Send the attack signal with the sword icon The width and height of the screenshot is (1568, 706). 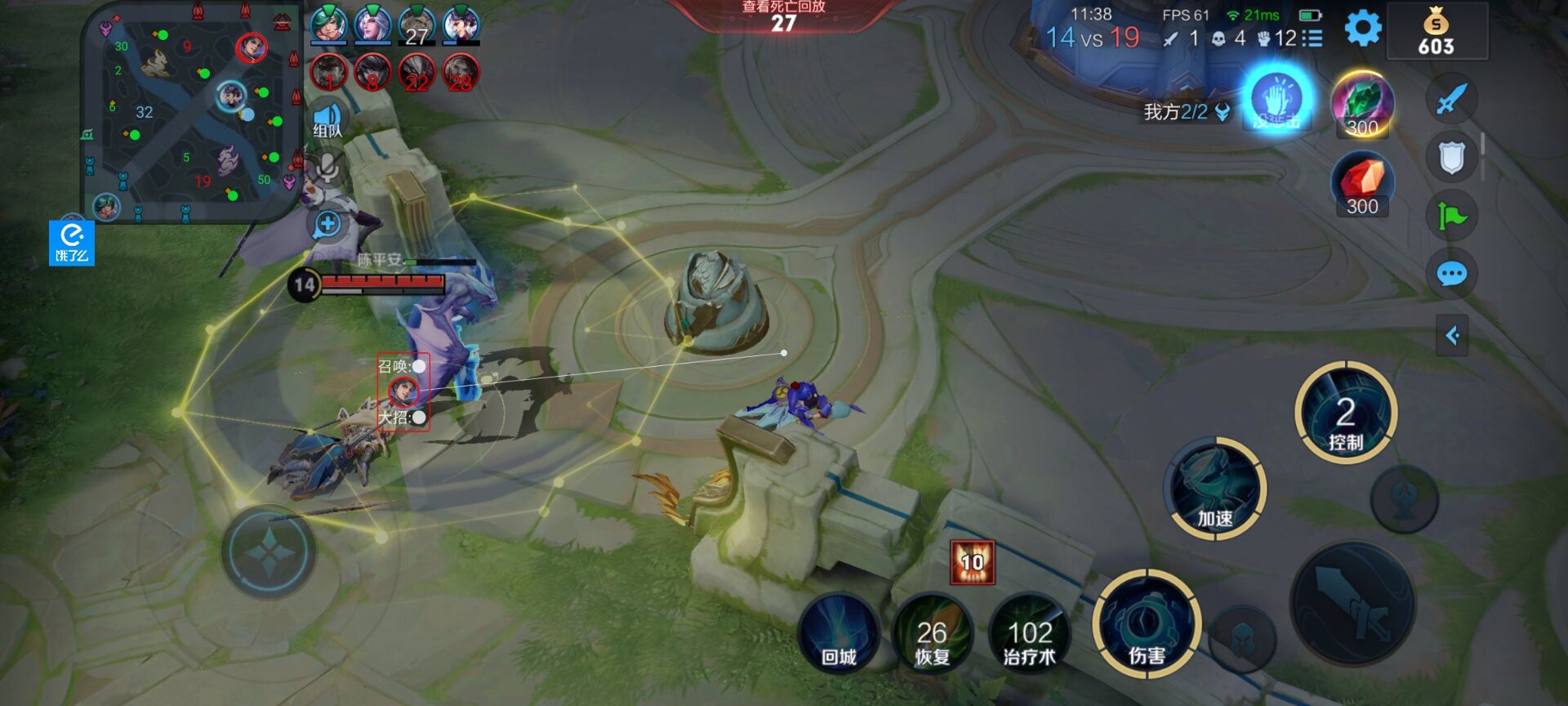click(1451, 100)
